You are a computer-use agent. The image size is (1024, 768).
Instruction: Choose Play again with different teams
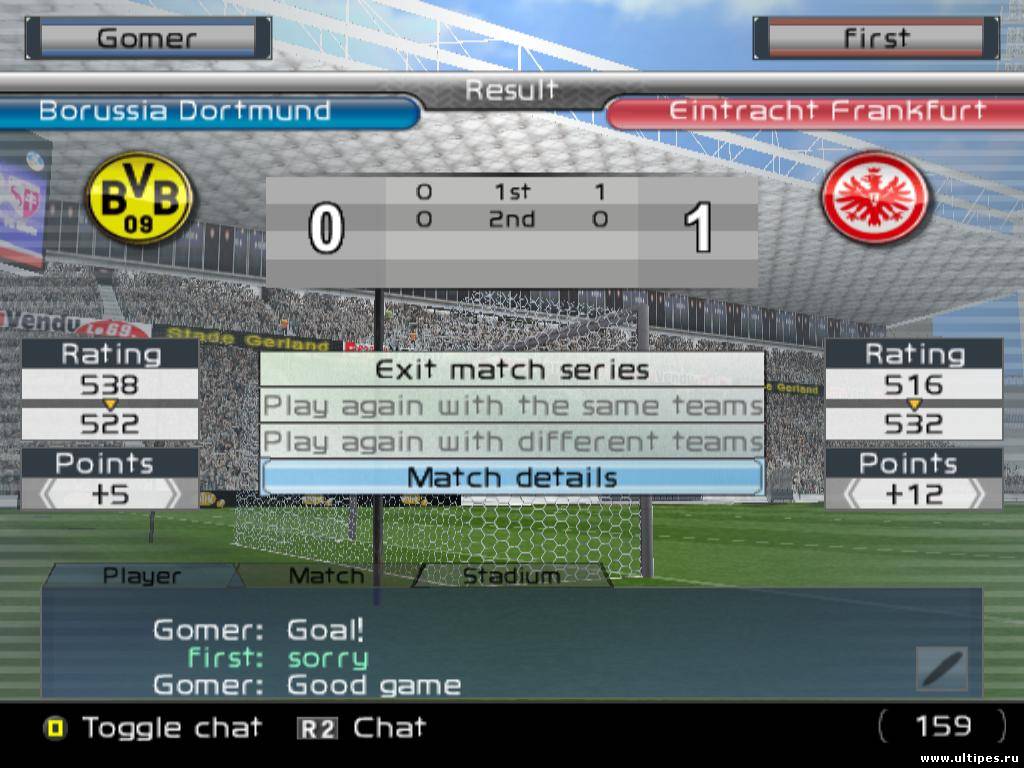coord(511,442)
